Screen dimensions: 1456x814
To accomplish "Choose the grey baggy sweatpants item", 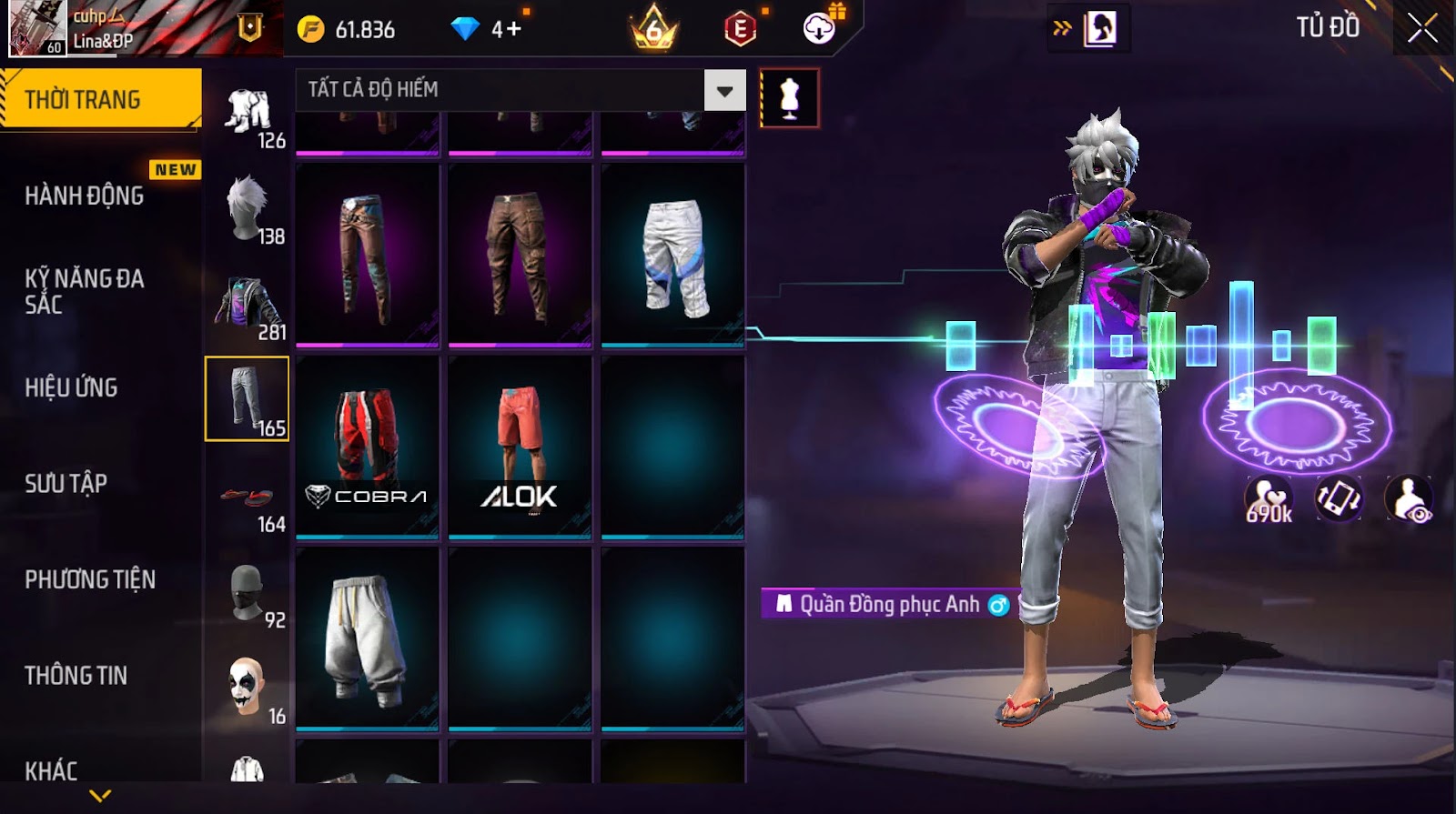I will [368, 638].
